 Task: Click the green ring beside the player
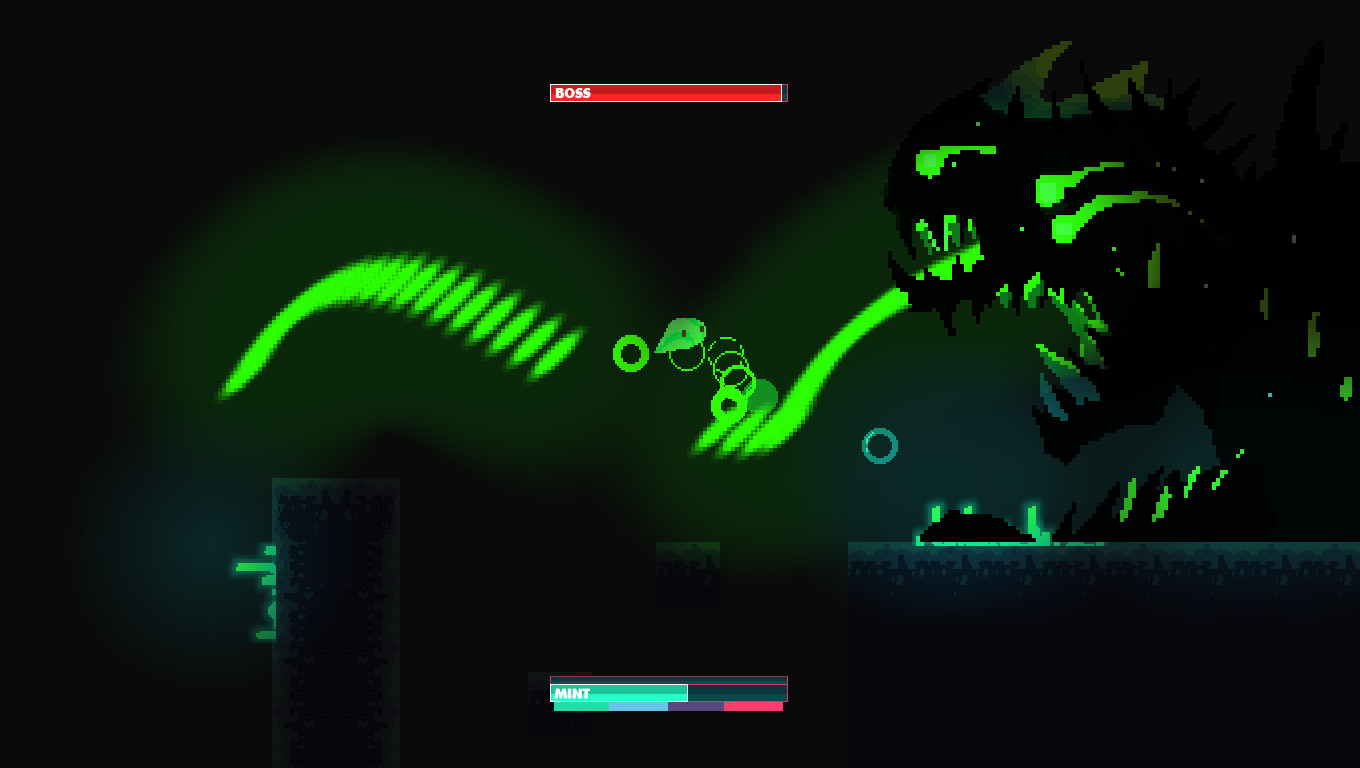[632, 352]
